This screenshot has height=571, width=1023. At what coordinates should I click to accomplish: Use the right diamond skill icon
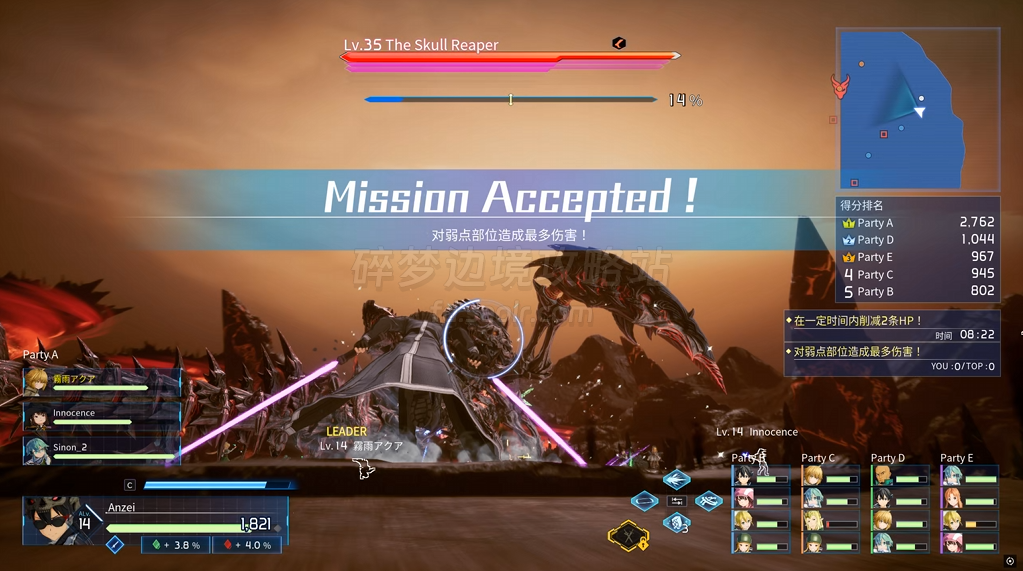pos(709,500)
